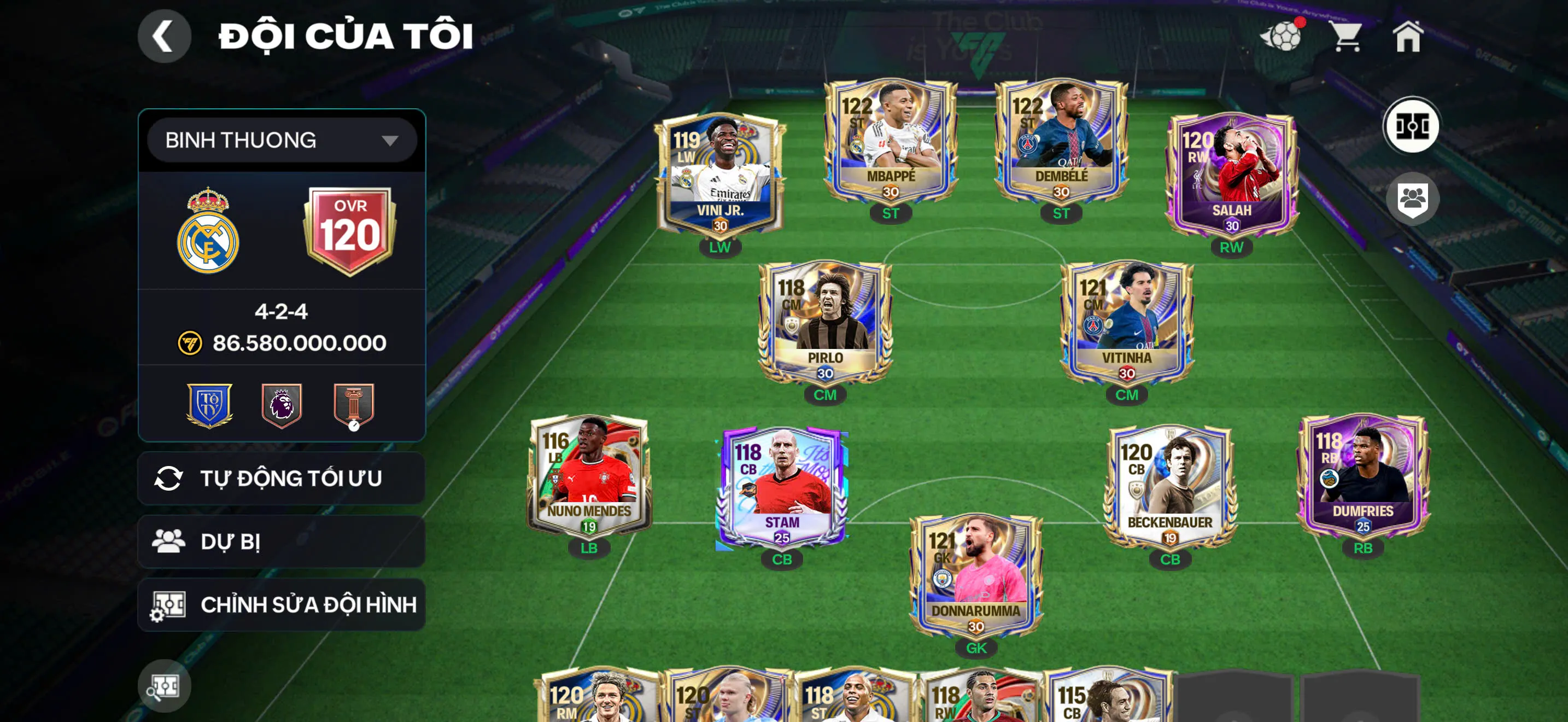The height and width of the screenshot is (722, 1568).
Task: Select Vini Jr. left wing card
Action: pos(720,177)
